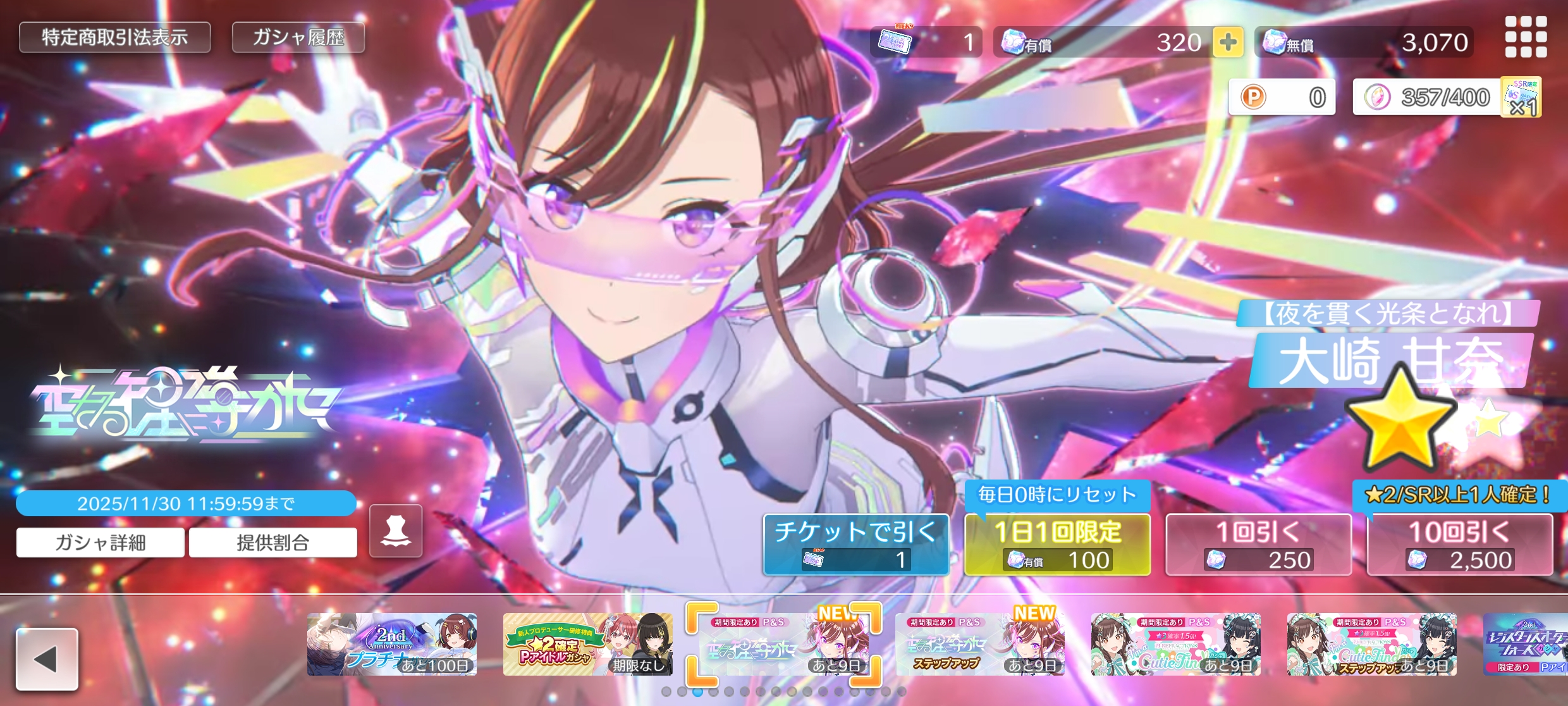Open the costume silhouette preview button
This screenshot has height=706, width=1568.
(396, 531)
